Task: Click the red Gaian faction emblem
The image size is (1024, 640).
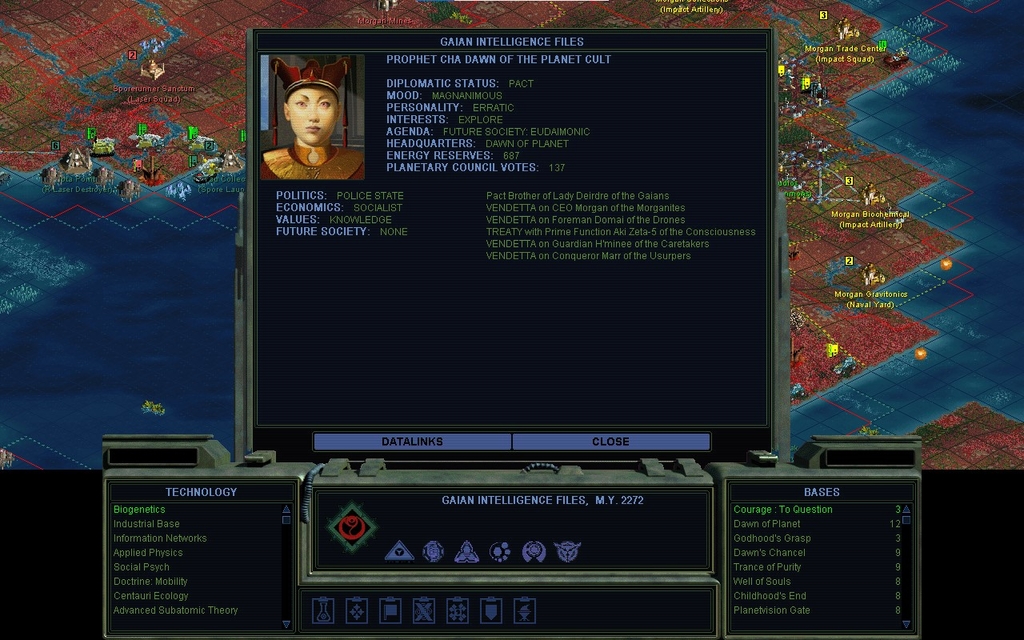Action: [x=352, y=527]
